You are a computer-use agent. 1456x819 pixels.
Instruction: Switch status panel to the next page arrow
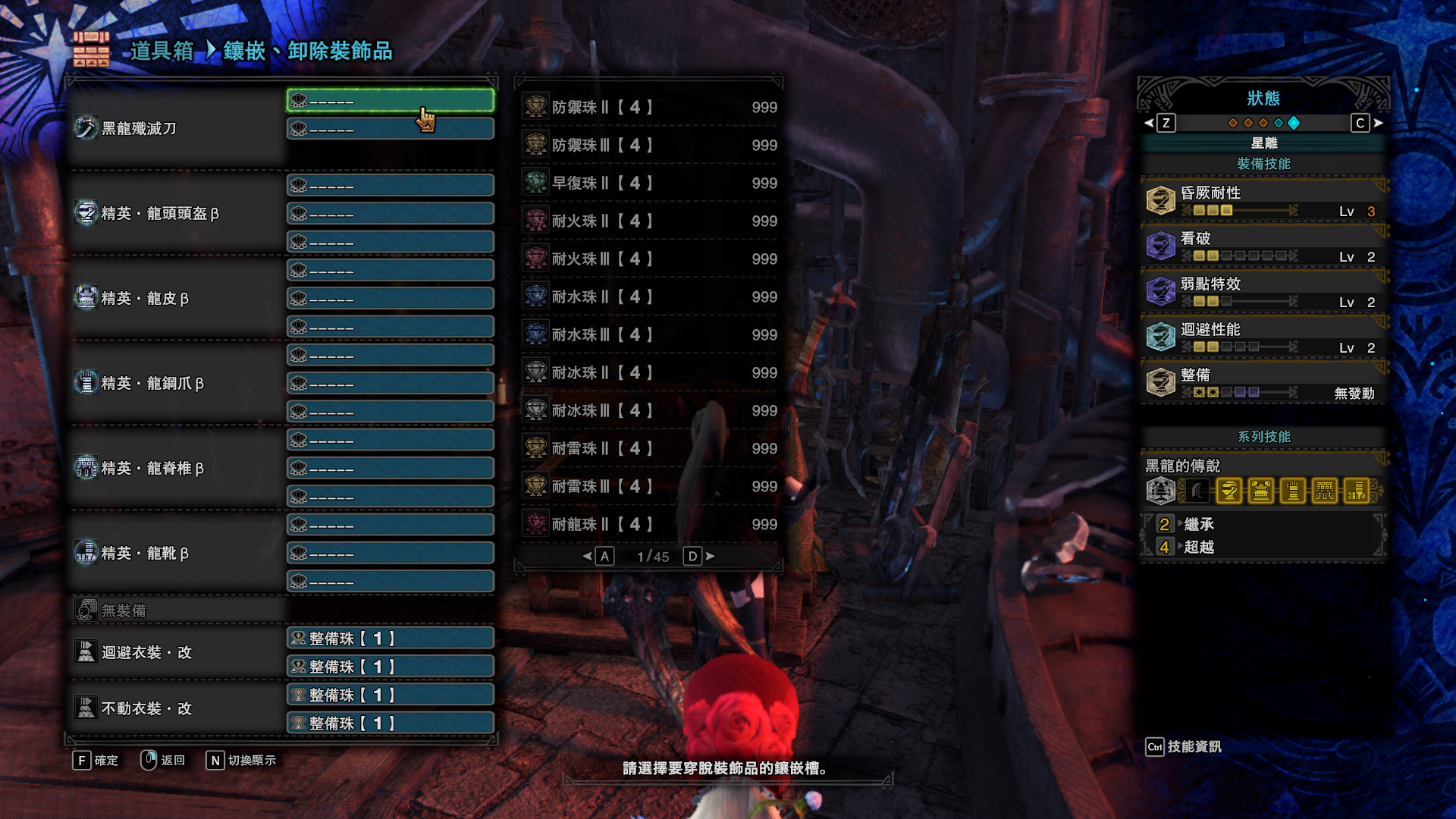point(1378,123)
